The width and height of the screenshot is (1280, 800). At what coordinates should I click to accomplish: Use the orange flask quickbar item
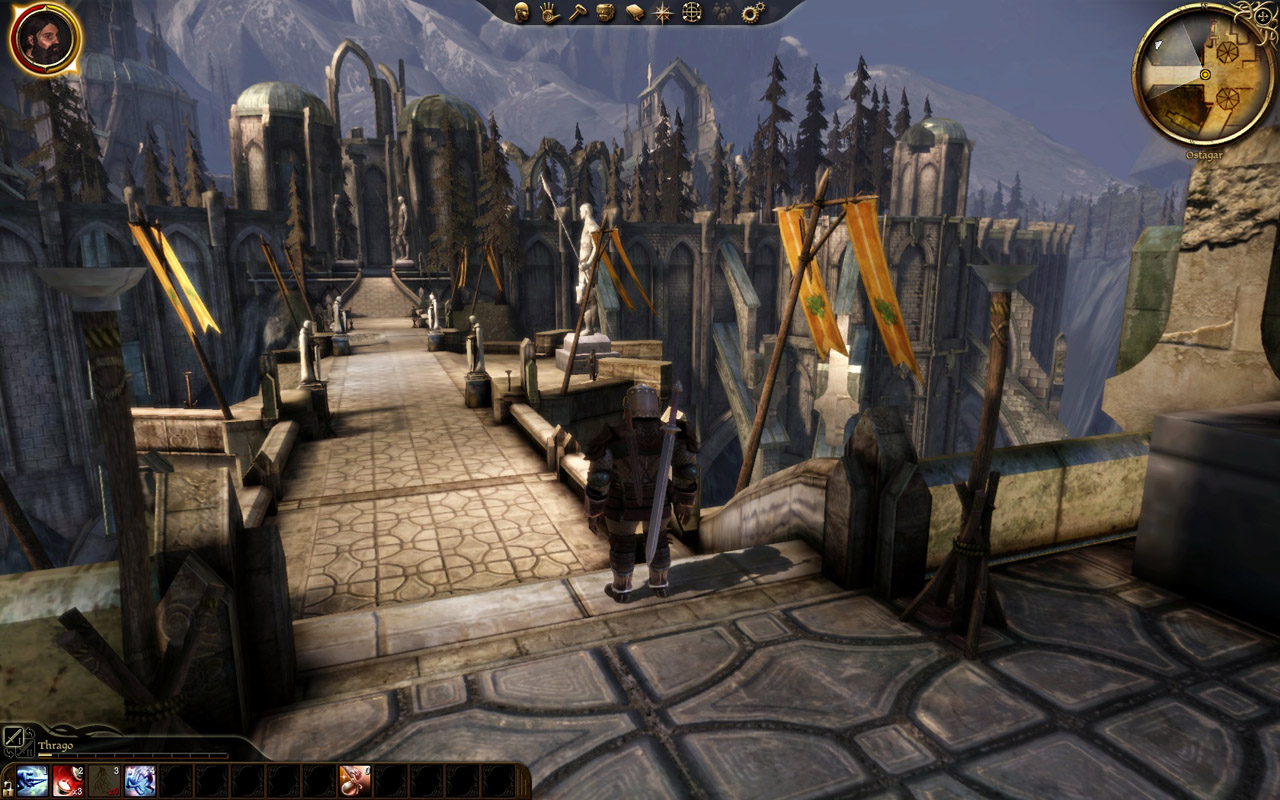[x=355, y=780]
